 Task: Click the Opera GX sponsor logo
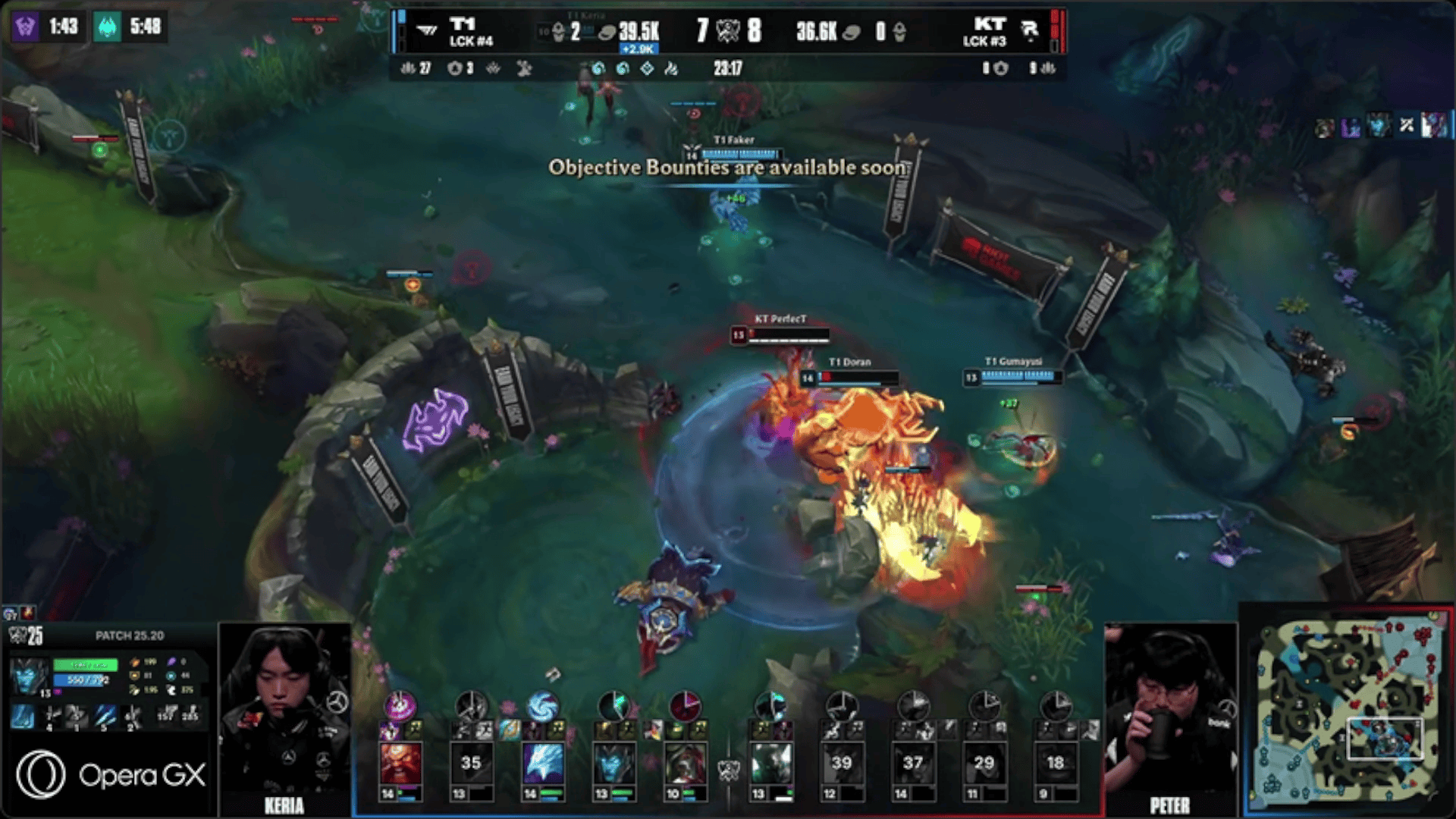tap(111, 775)
